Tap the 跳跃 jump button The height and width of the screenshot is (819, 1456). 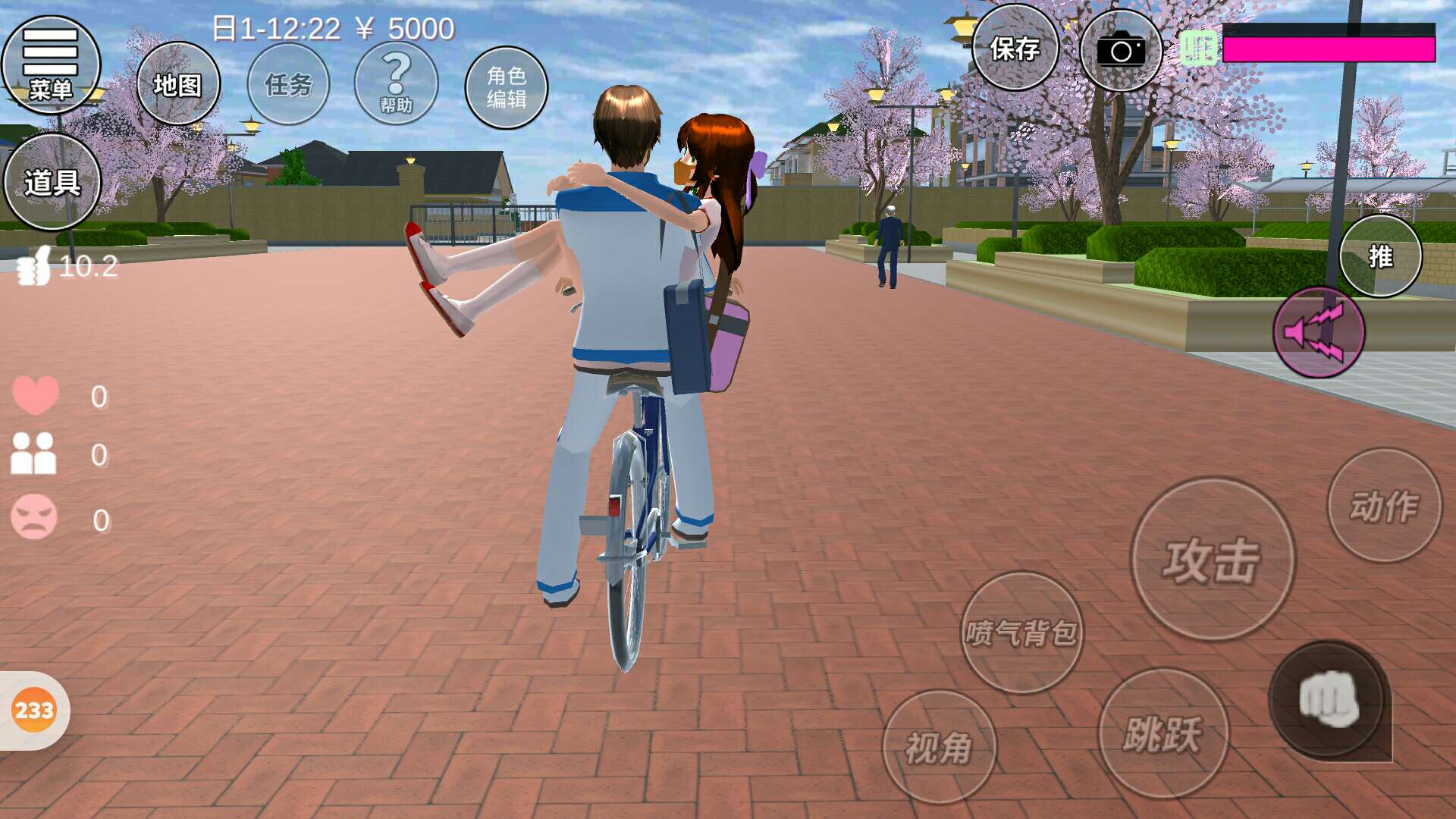point(1163,733)
